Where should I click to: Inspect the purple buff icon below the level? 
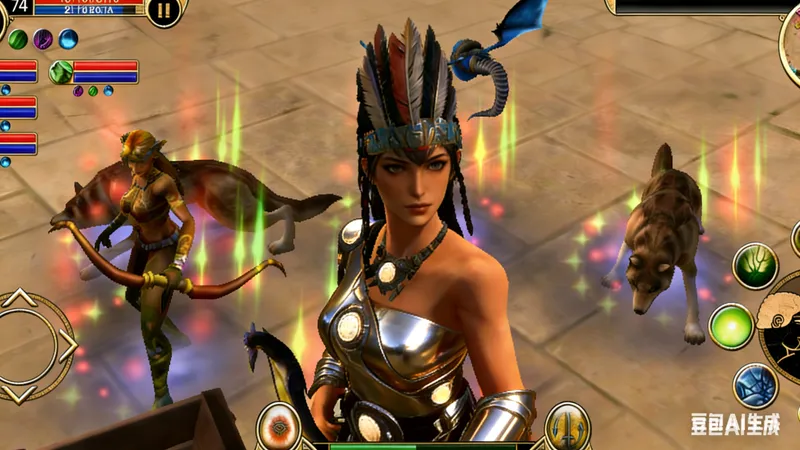point(43,40)
